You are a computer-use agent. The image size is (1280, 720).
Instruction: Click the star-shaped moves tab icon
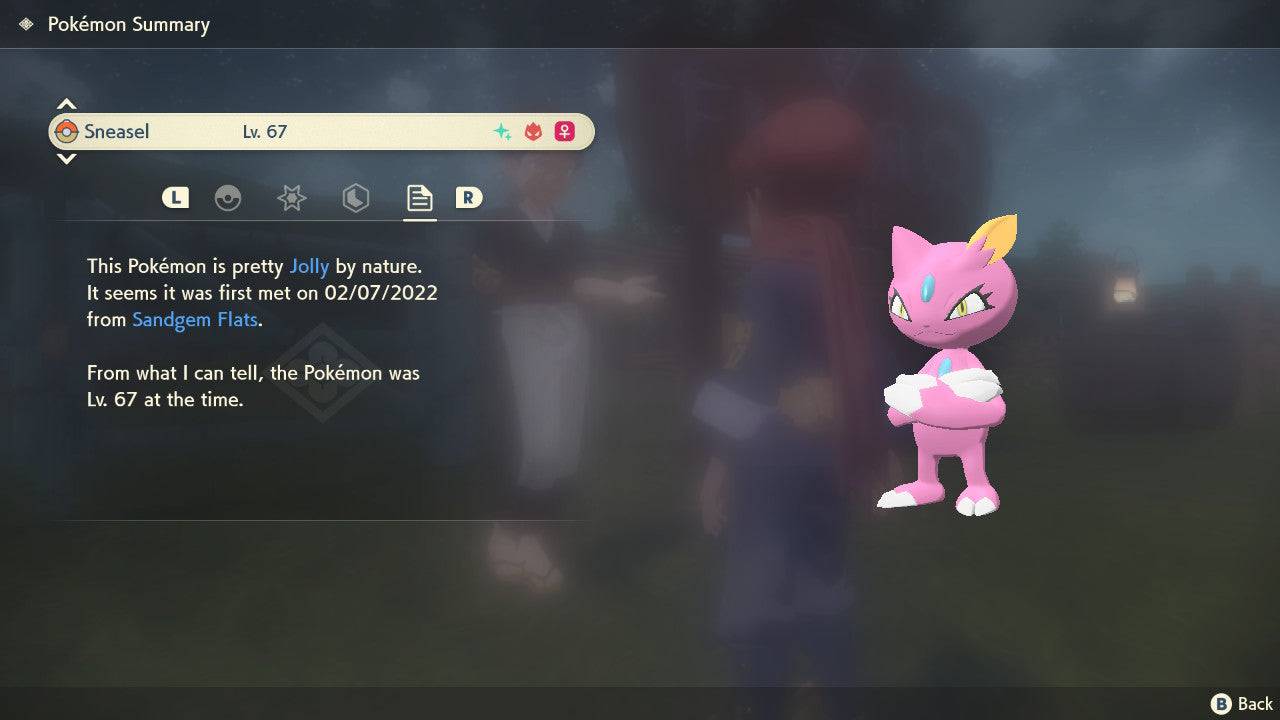pyautogui.click(x=291, y=198)
